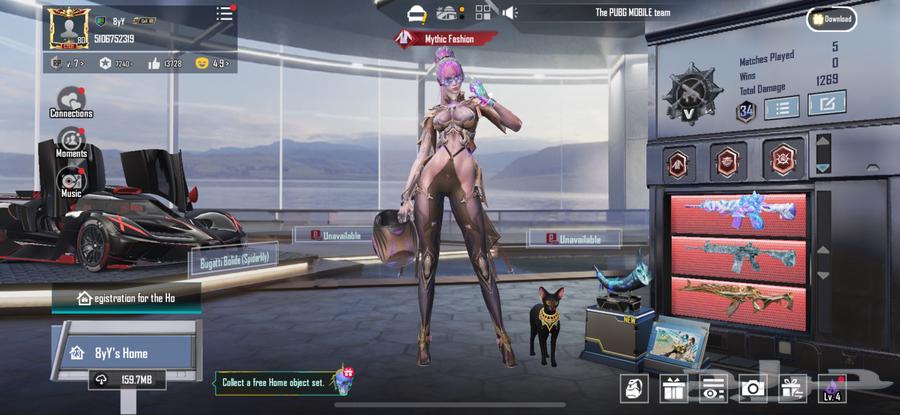Click the edit showcase pencil button

pyautogui.click(x=827, y=103)
